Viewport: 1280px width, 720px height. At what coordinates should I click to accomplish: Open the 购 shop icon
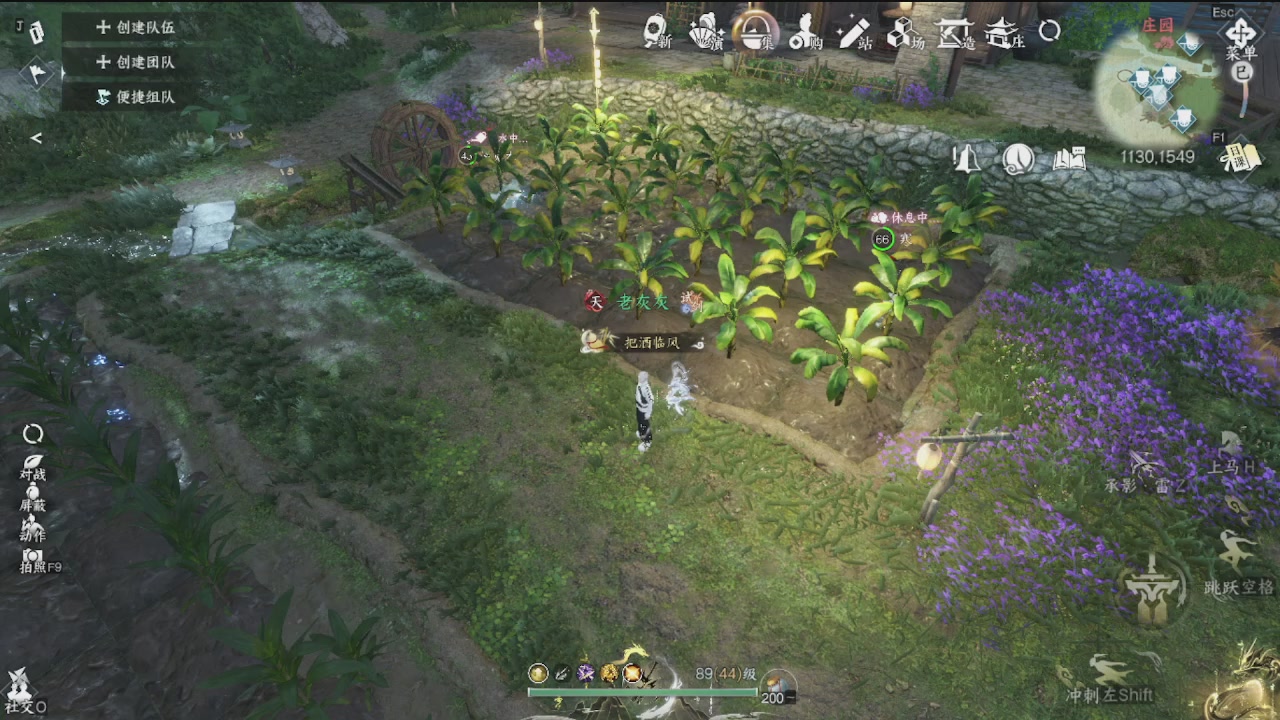point(804,34)
